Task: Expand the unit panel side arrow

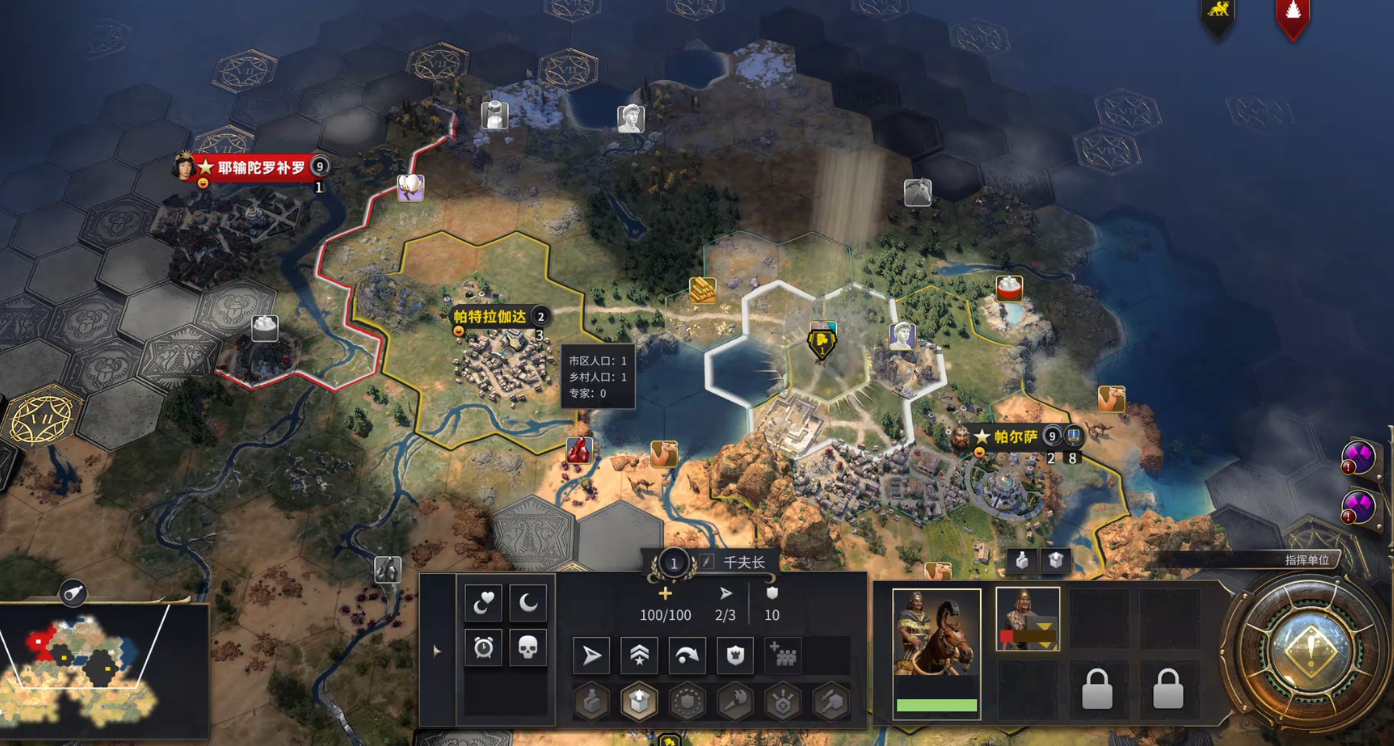Action: click(x=437, y=651)
